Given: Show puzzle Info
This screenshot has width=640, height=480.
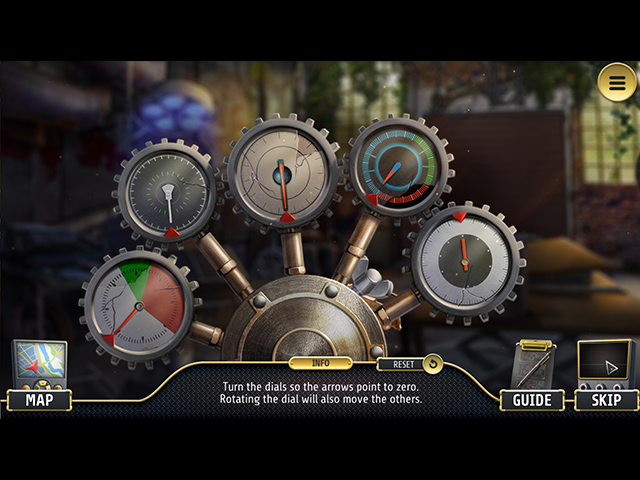Looking at the screenshot, I should [320, 363].
